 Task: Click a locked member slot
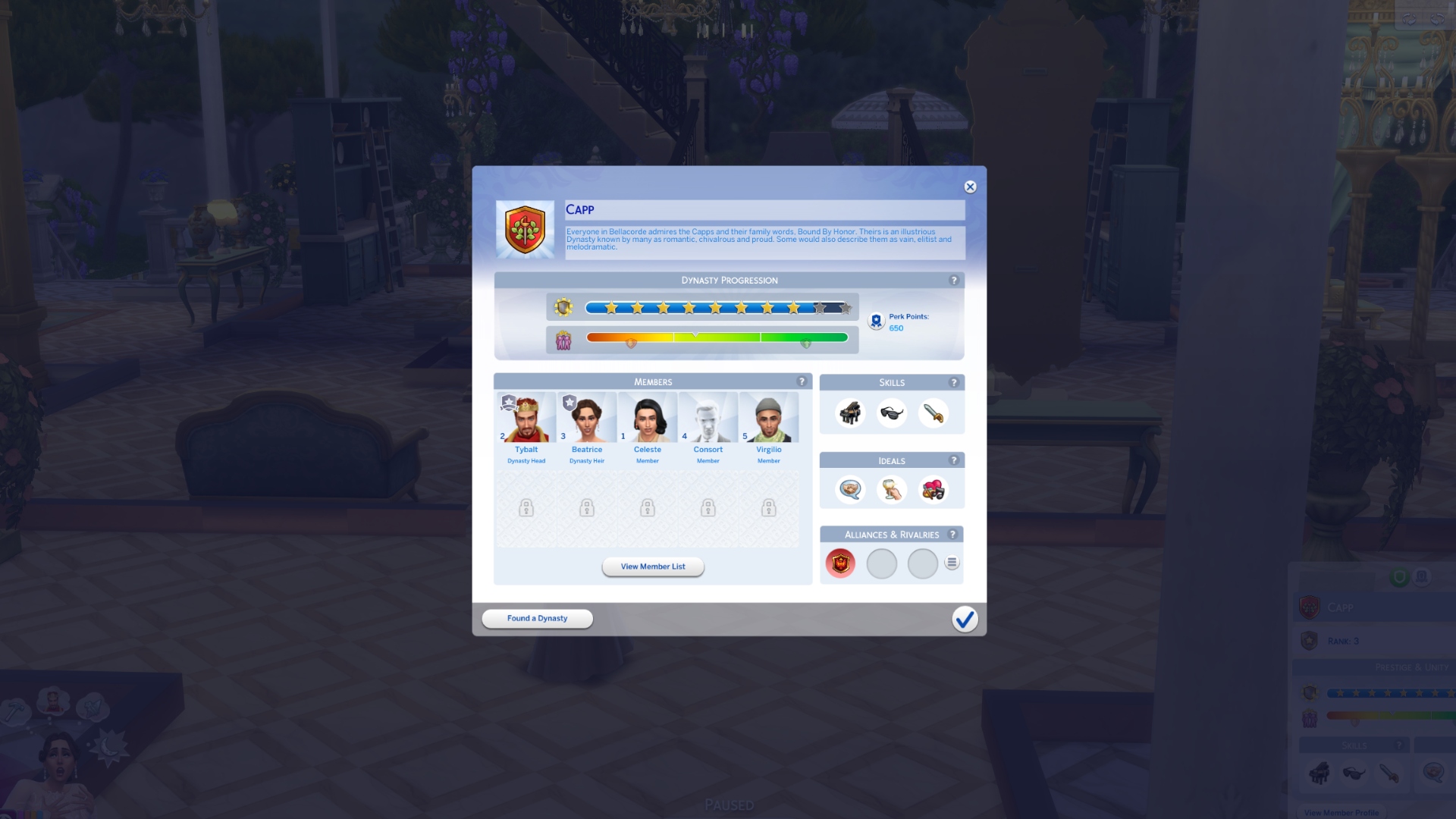point(526,509)
